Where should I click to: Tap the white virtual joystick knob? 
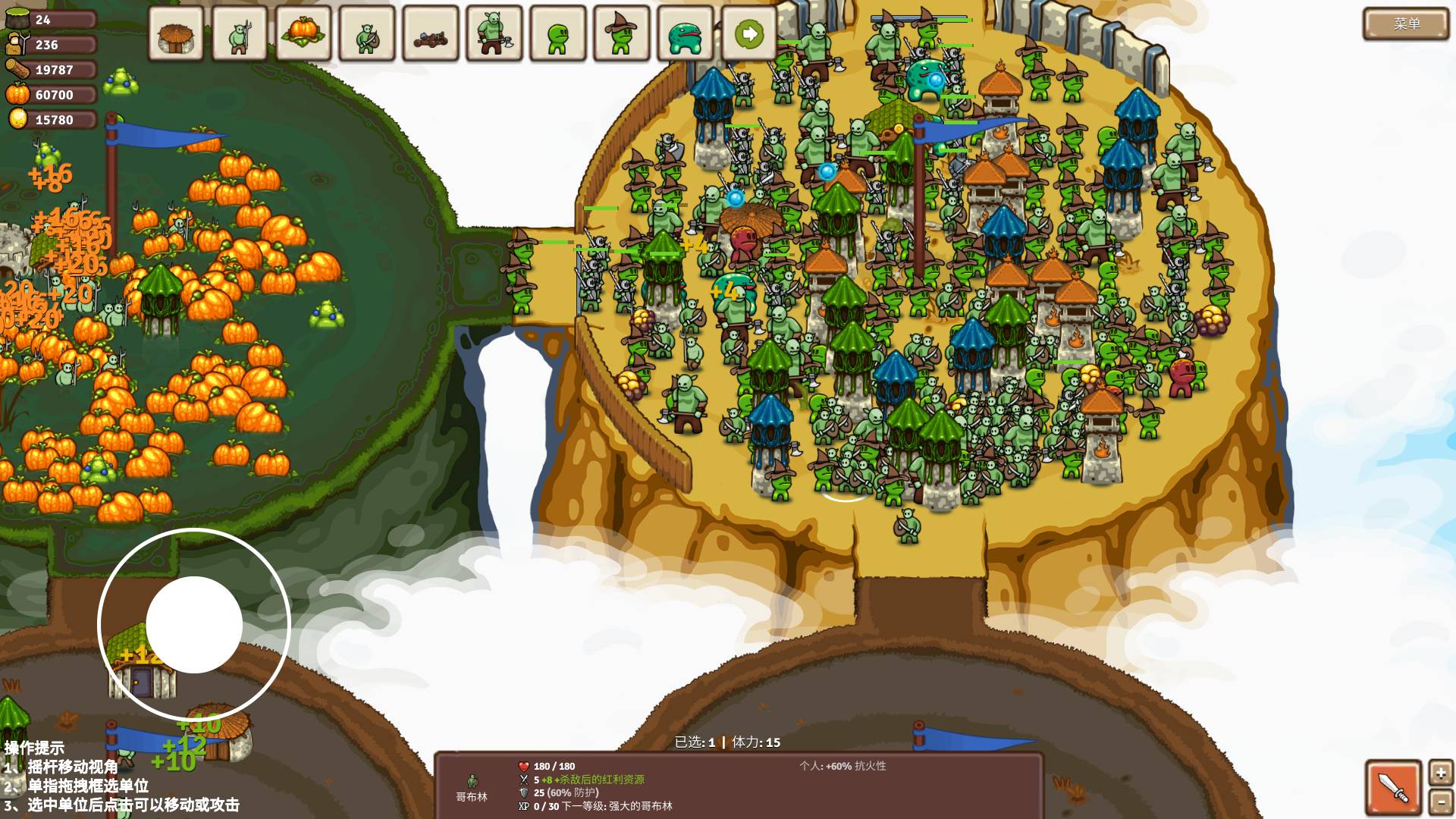tap(194, 625)
